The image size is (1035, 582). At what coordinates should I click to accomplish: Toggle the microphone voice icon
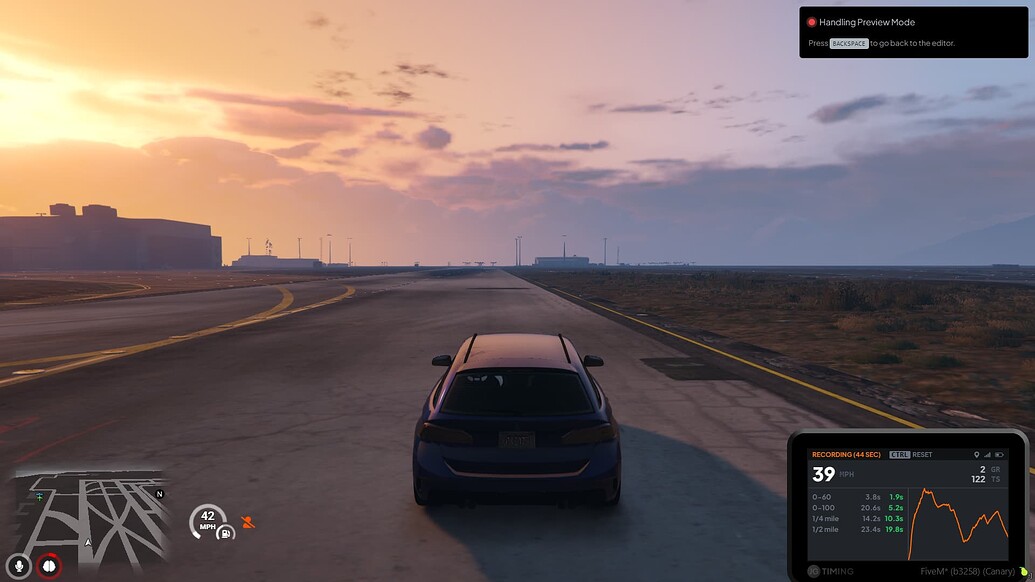(18, 566)
